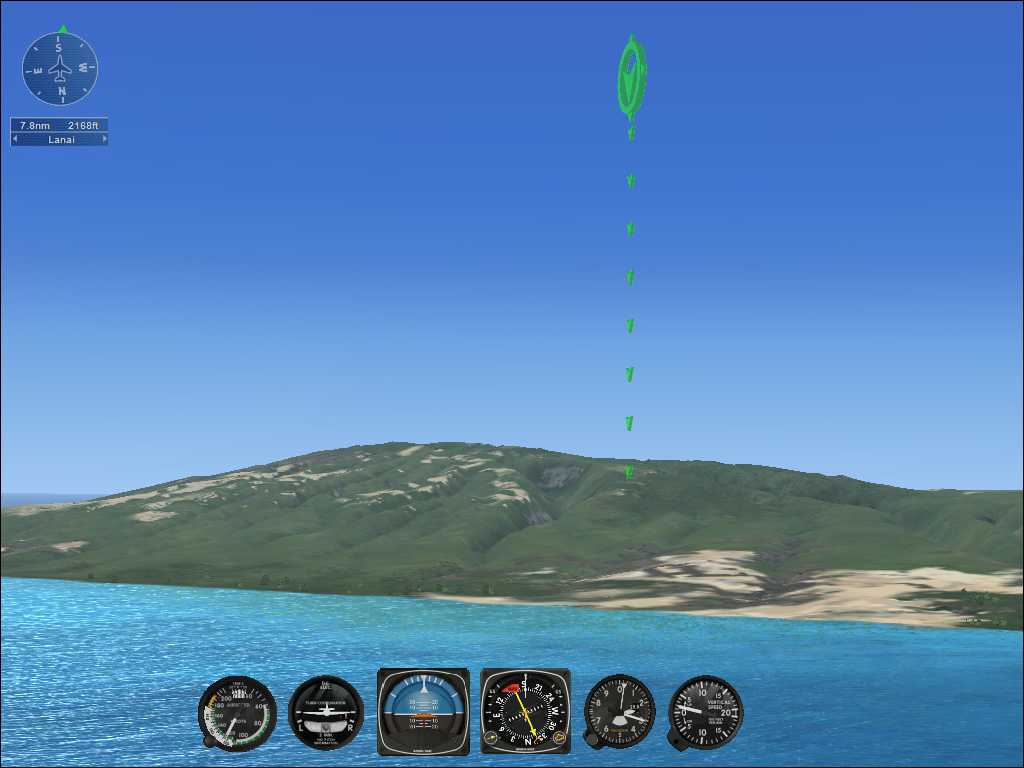Click the vertical speed indicator gauge
Viewport: 1024px width, 768px height.
(x=706, y=711)
